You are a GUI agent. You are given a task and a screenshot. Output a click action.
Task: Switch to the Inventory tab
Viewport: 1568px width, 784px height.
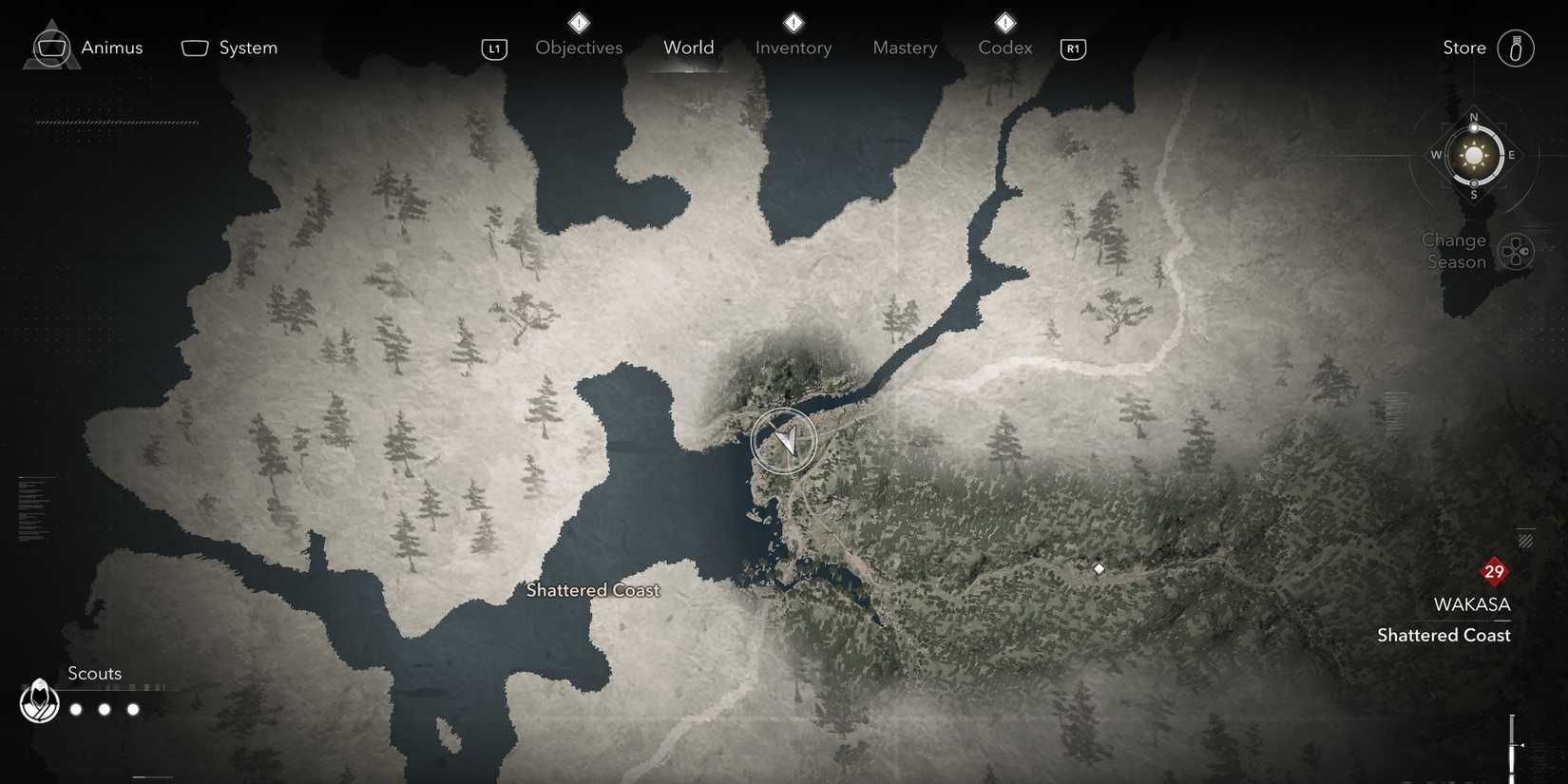(793, 48)
